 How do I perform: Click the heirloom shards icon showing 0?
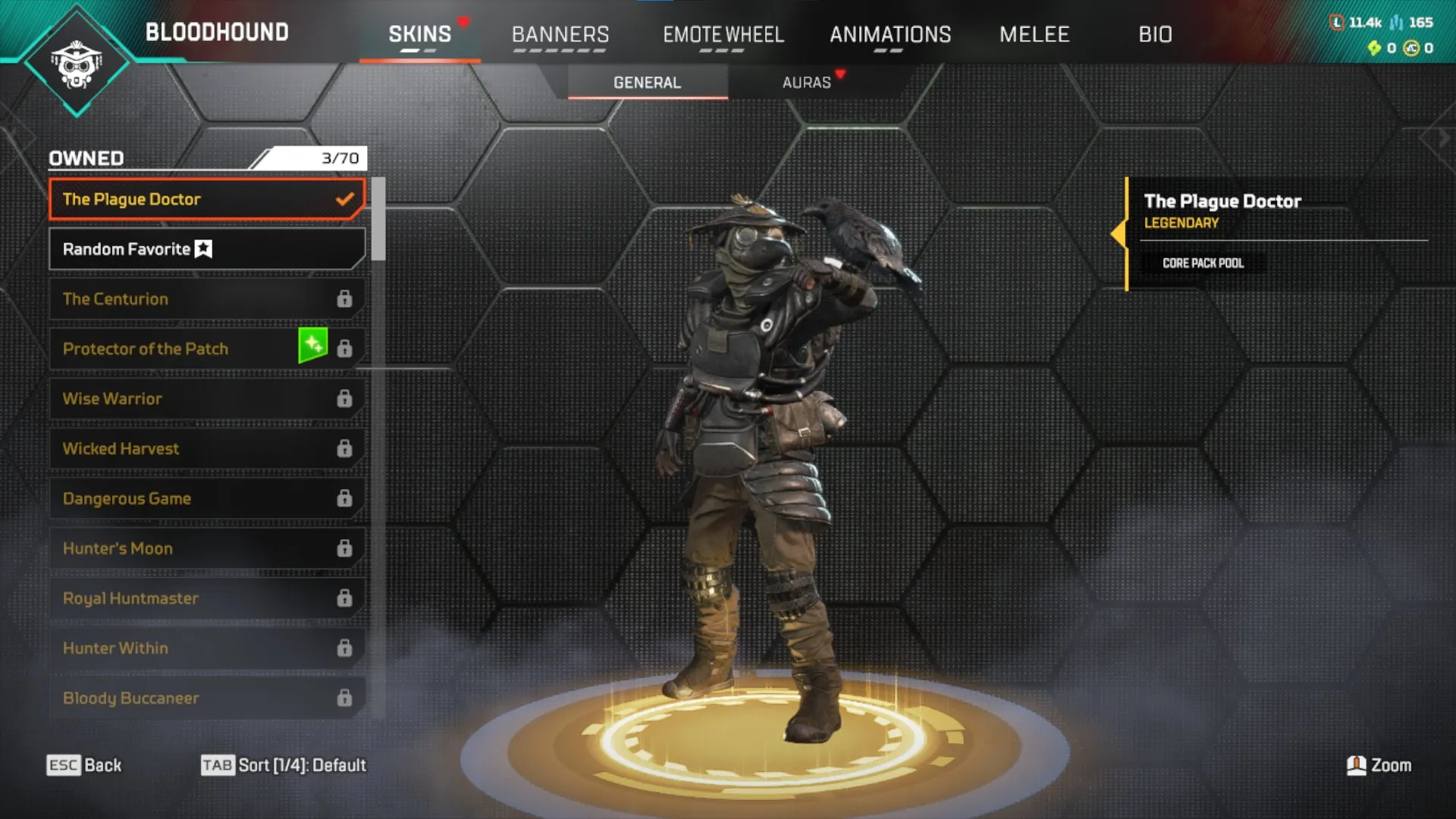click(x=1376, y=47)
